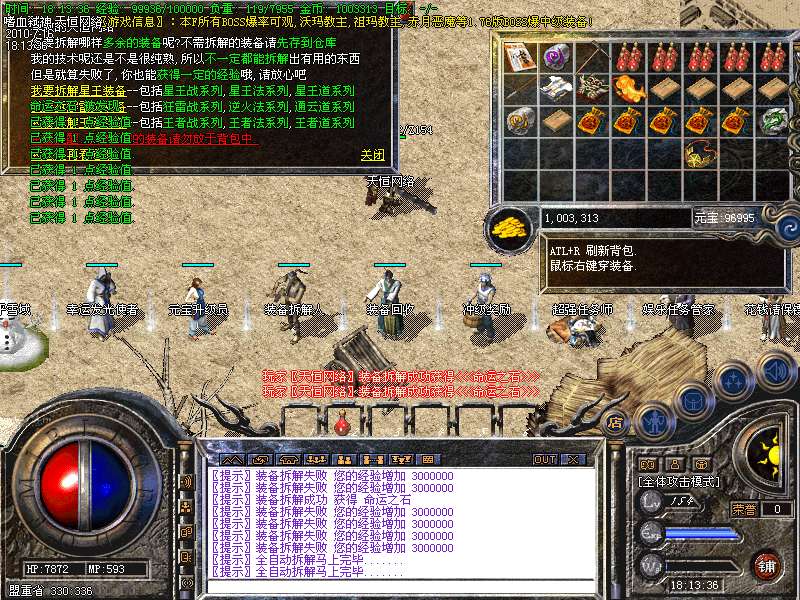Toggle sound with the speaker button
Image resolution: width=800 pixels, height=600 pixels.
(x=773, y=370)
